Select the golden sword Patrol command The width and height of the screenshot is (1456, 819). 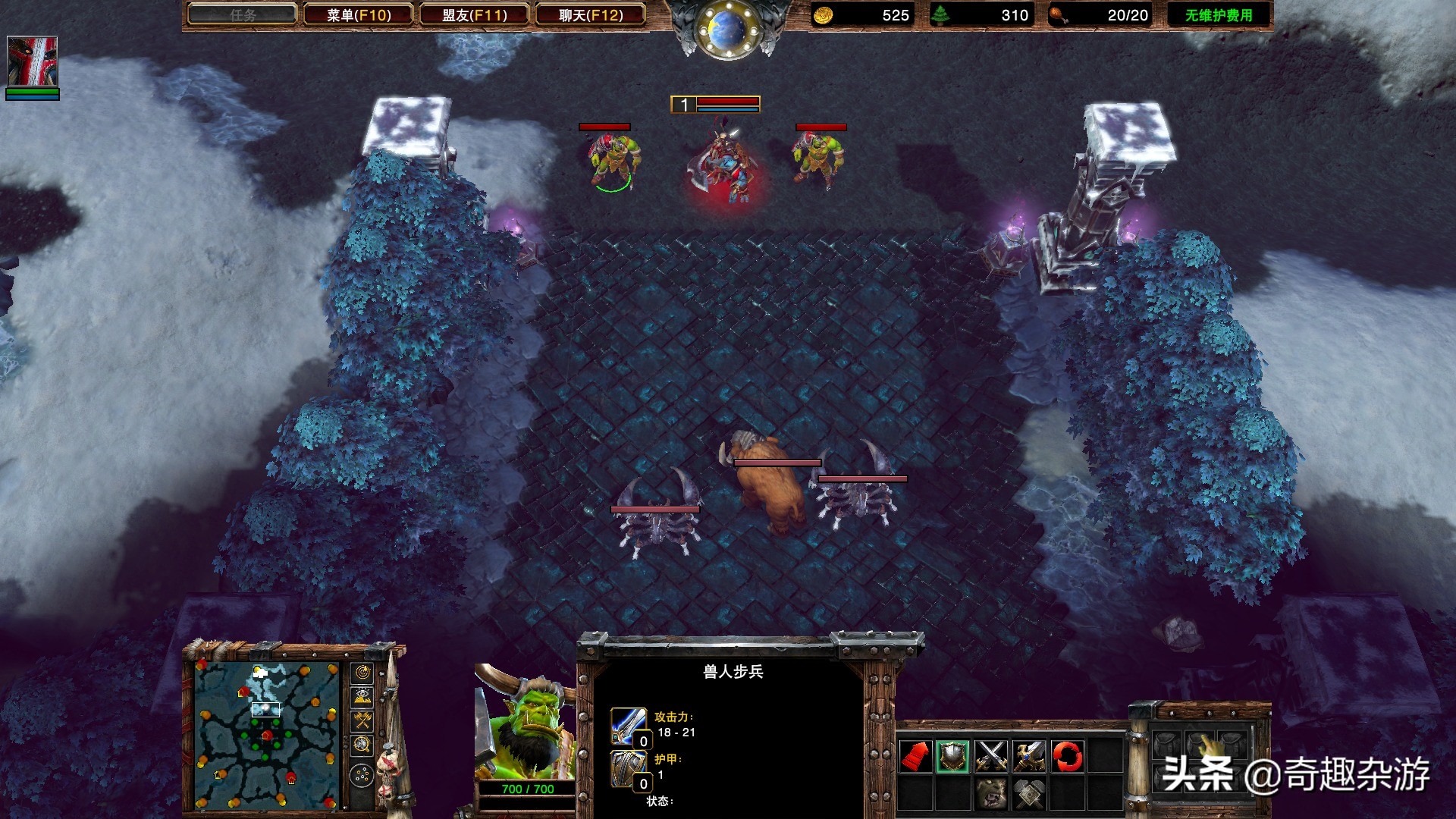click(x=1029, y=757)
